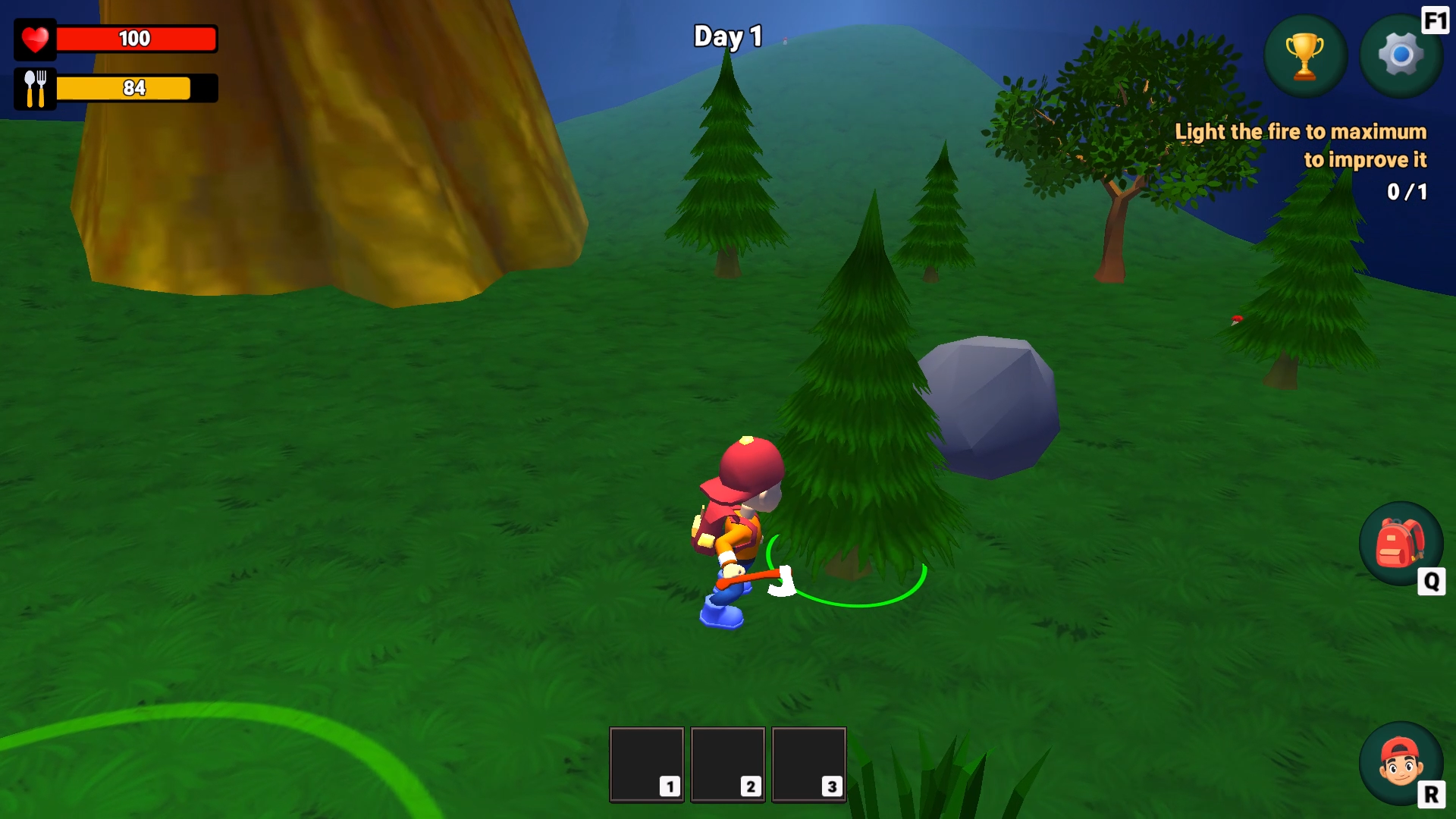Open the backpack inventory
The width and height of the screenshot is (1456, 819).
coord(1401,544)
